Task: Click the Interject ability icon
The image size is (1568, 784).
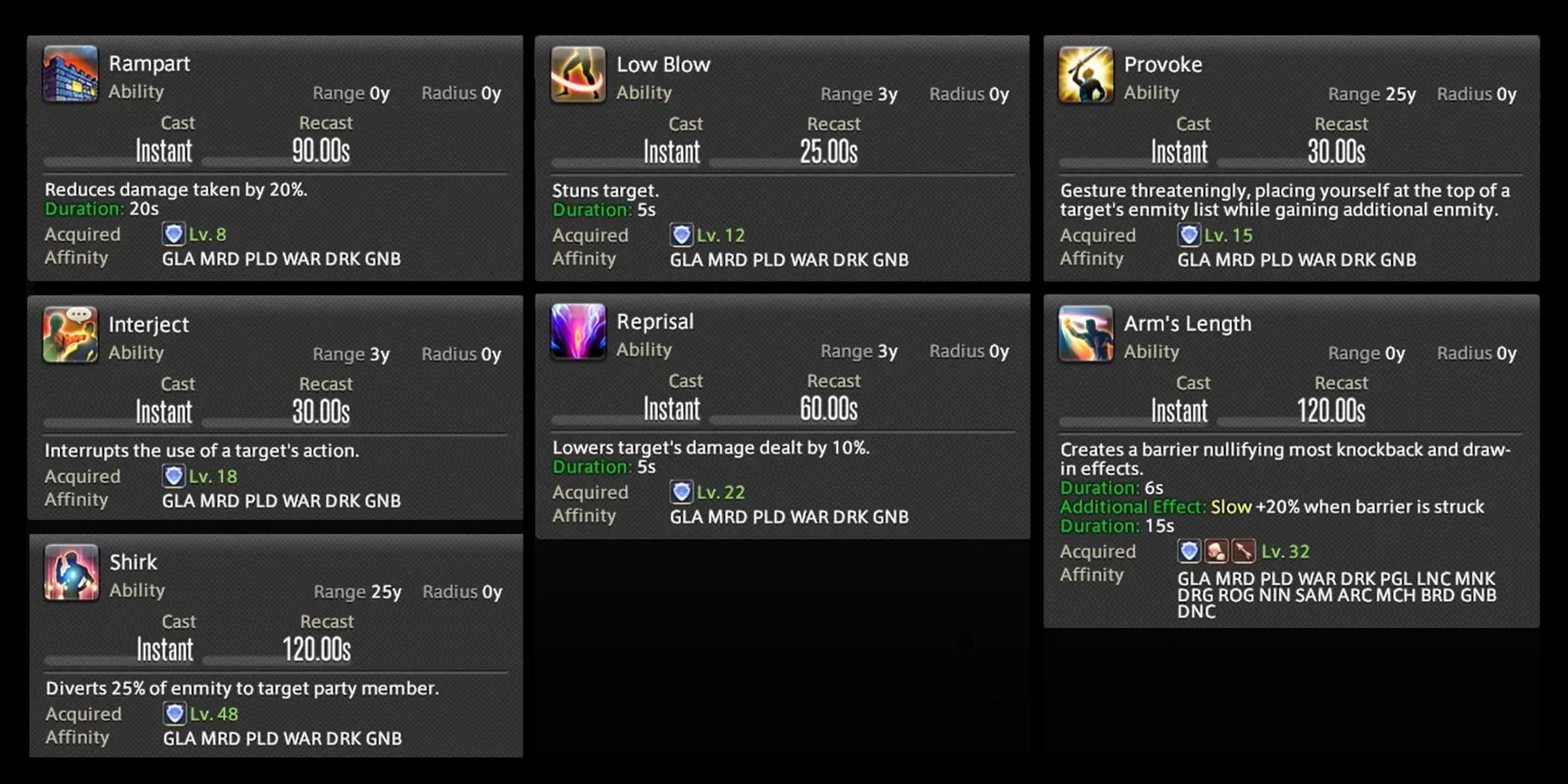Action: coord(71,336)
